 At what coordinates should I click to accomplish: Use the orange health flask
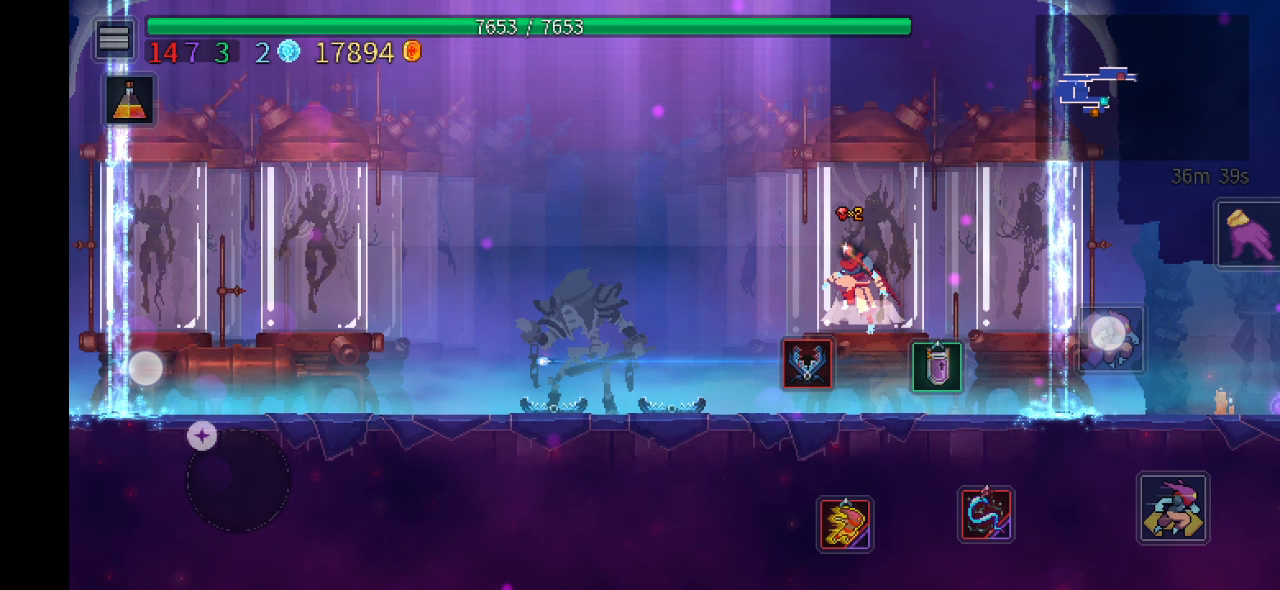coord(130,100)
